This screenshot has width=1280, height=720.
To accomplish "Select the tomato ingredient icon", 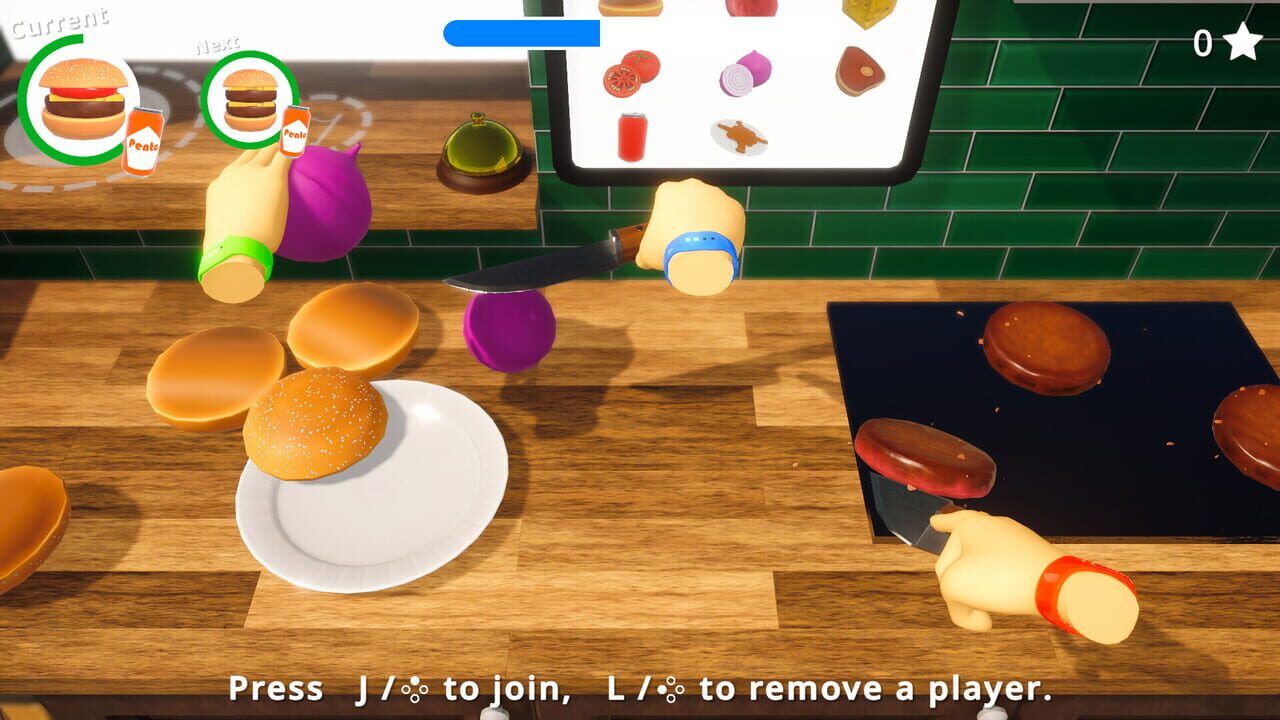I will coord(630,75).
